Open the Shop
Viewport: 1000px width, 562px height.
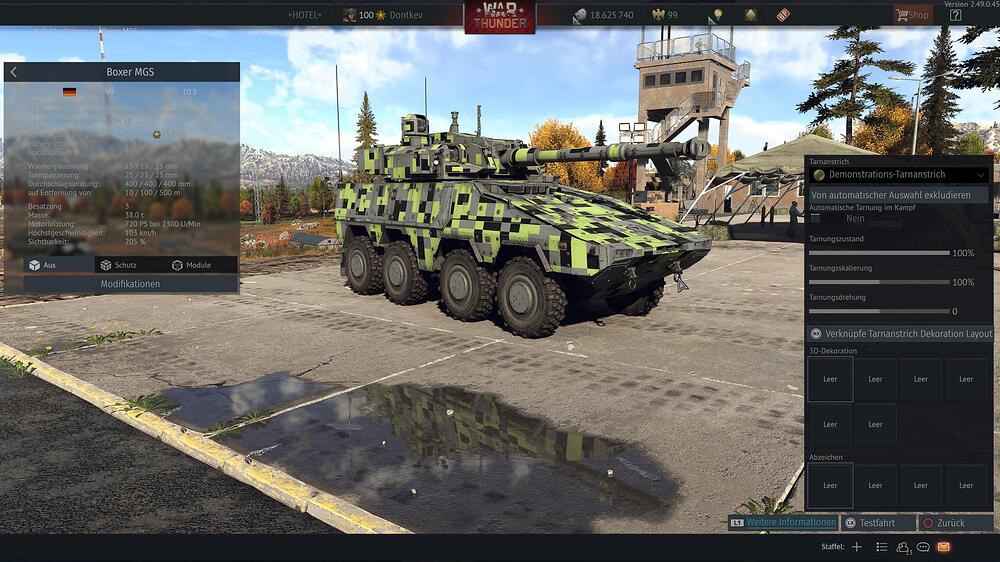912,15
